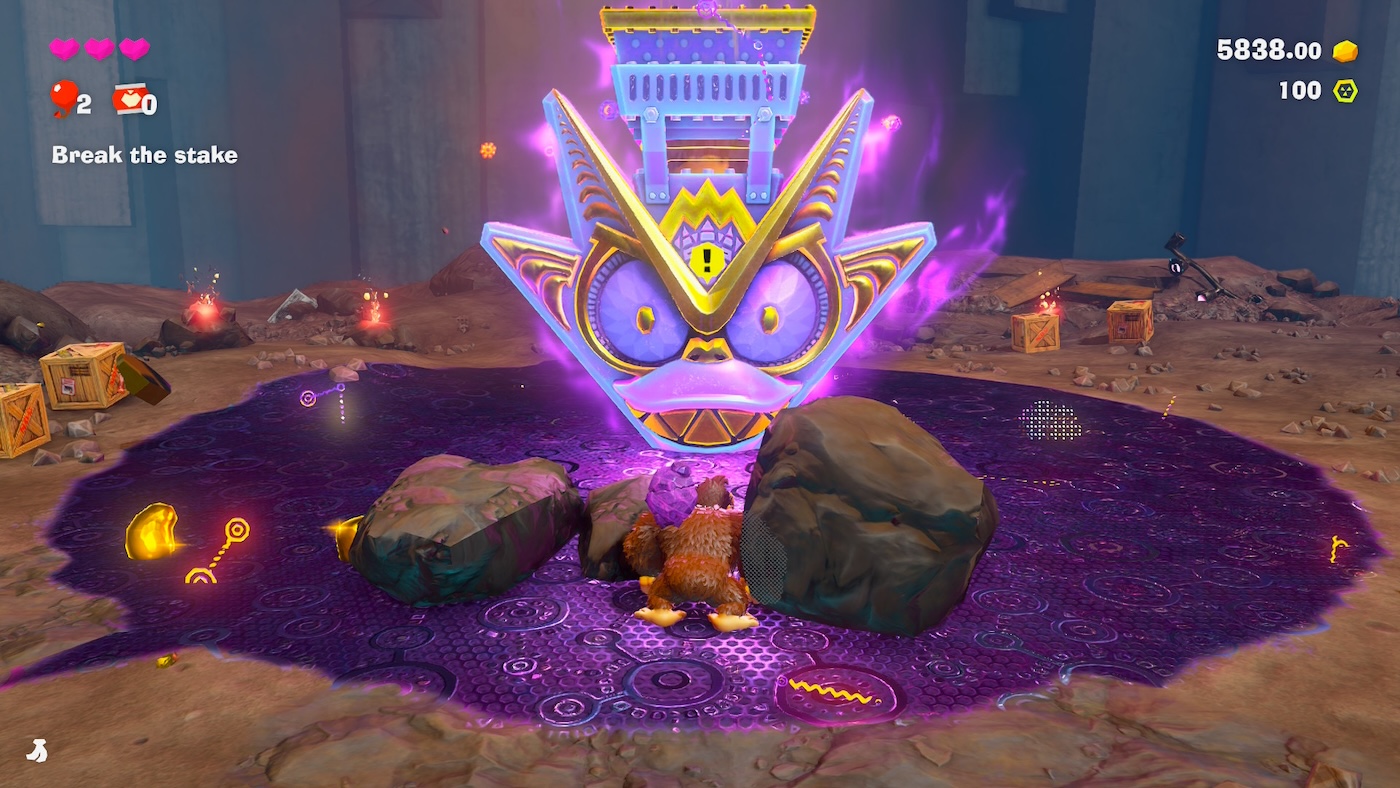Click the small white icon in the corner

pyautogui.click(x=36, y=749)
